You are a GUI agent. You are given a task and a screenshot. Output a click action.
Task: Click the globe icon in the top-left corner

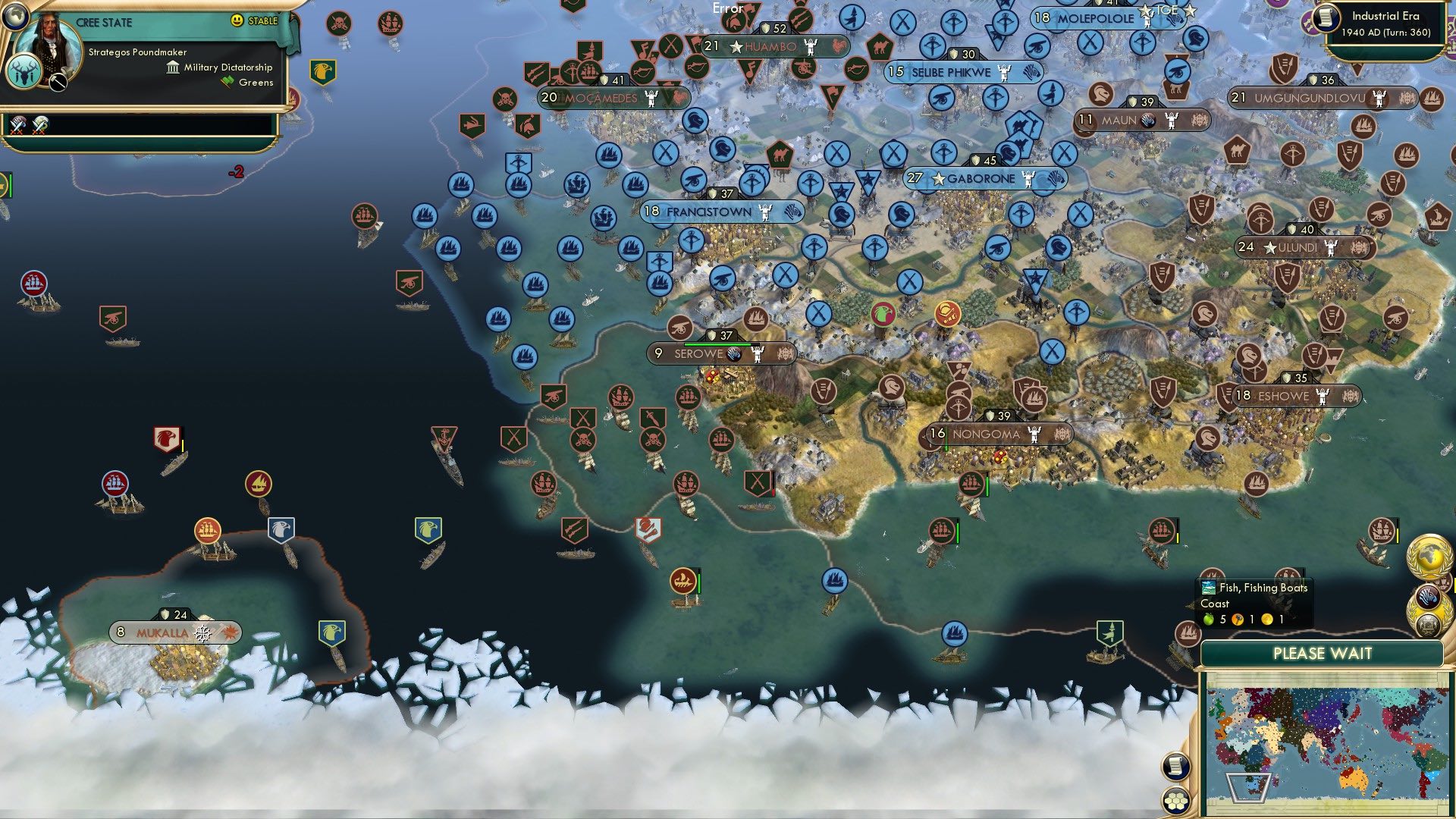14,17
